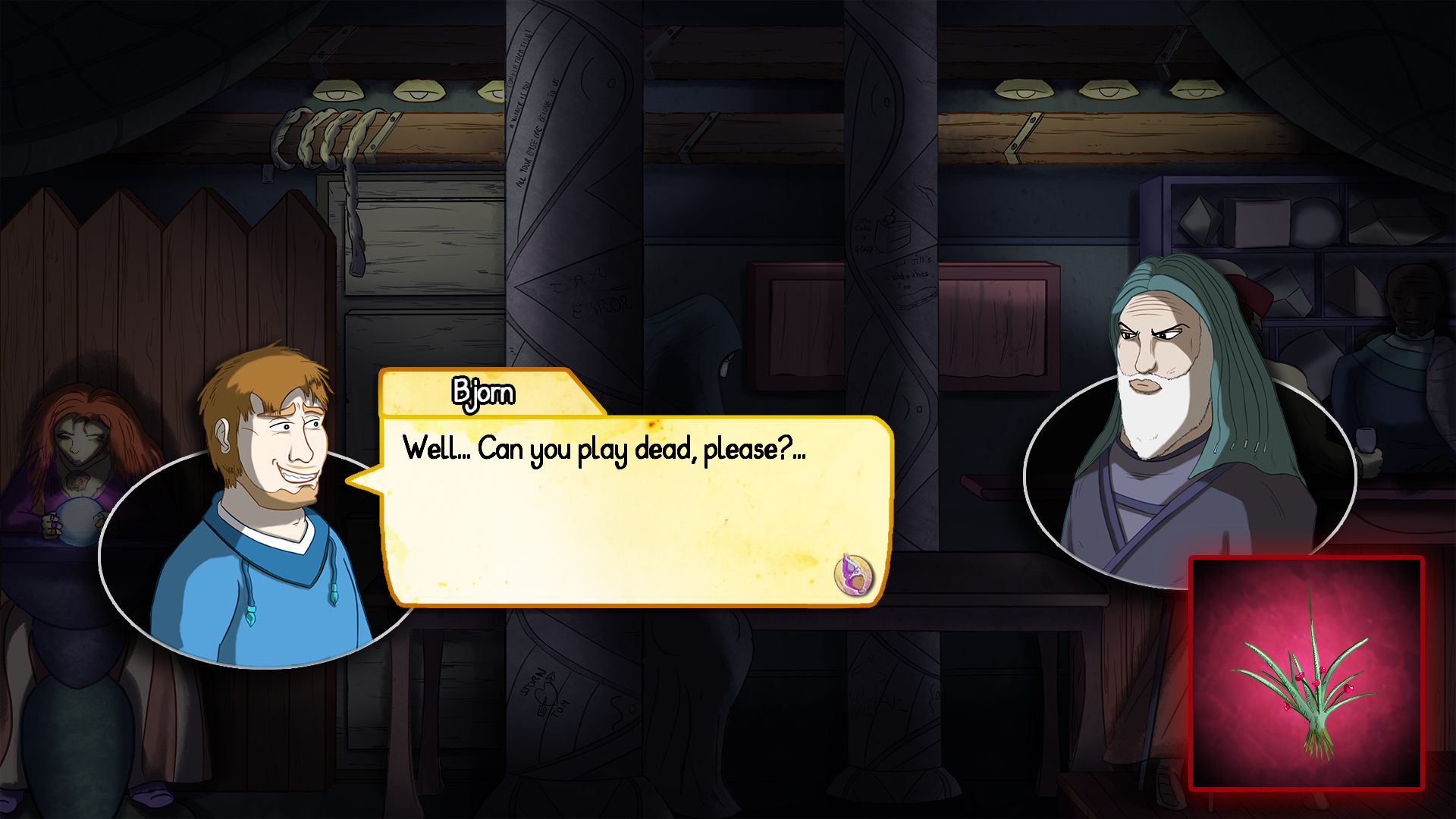This screenshot has width=1456, height=819.
Task: Select the red-framed herb bundle item
Action: (x=1306, y=673)
